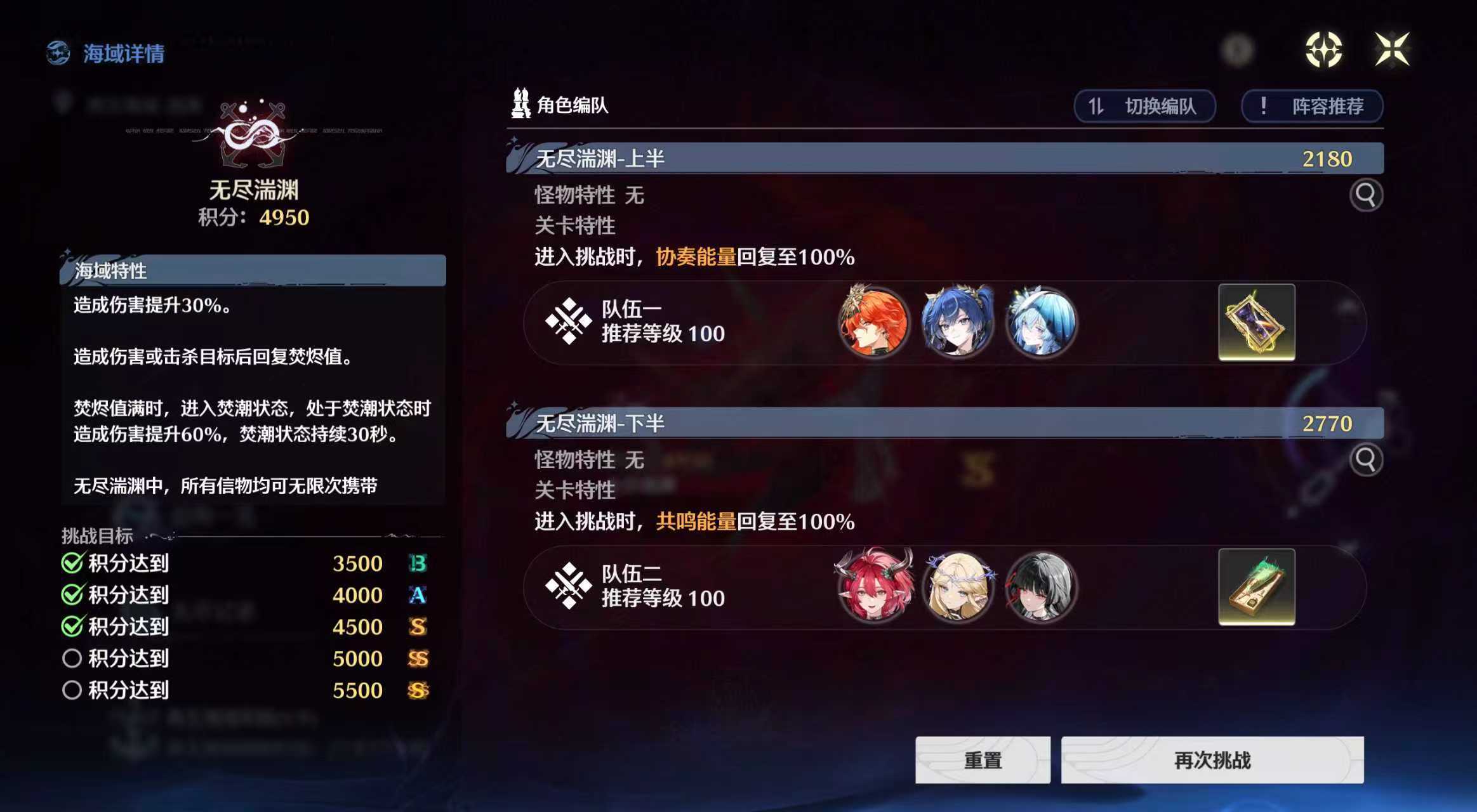Image resolution: width=1477 pixels, height=812 pixels.
Task: Click the 队伍一 formation emblem icon
Action: click(x=568, y=324)
